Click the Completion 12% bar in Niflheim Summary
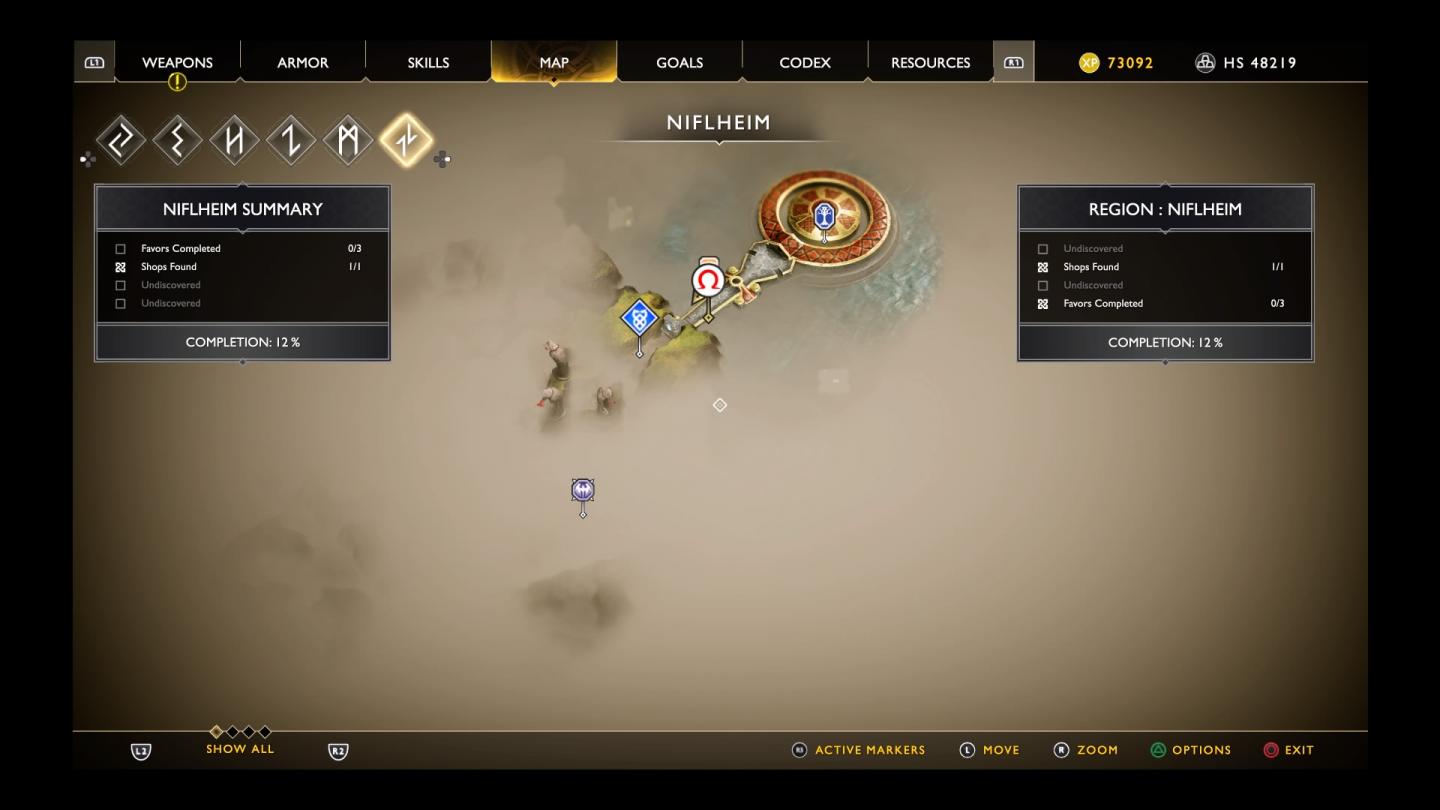The image size is (1440, 810). (242, 342)
